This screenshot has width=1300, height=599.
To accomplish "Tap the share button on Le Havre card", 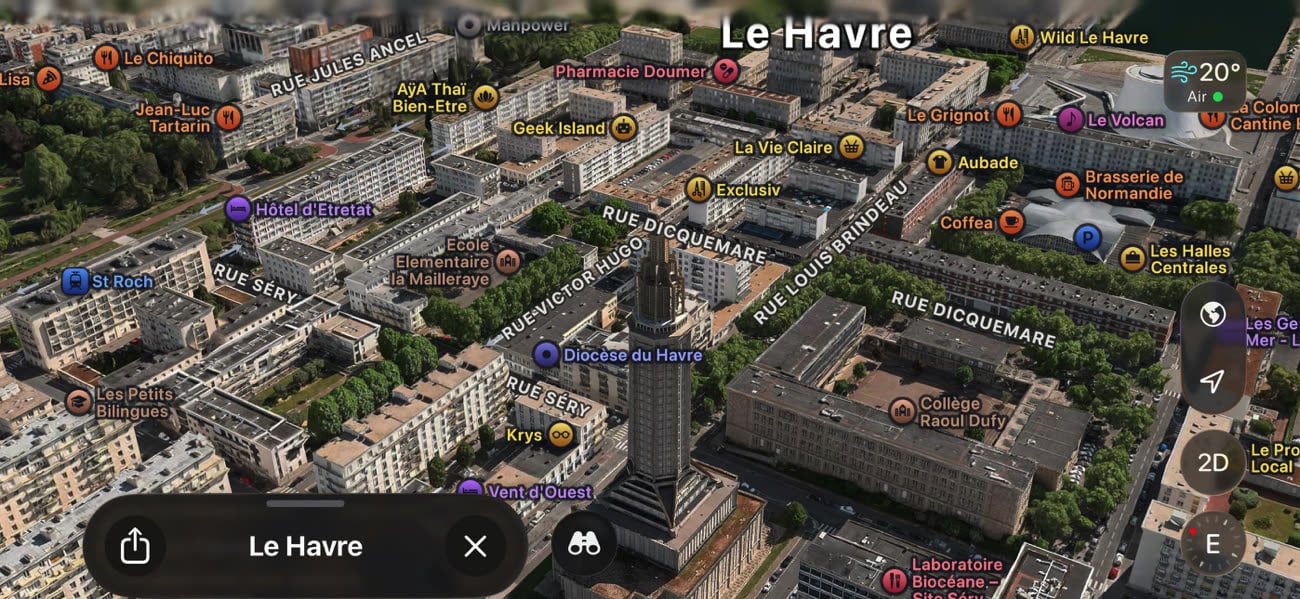I will pyautogui.click(x=134, y=546).
